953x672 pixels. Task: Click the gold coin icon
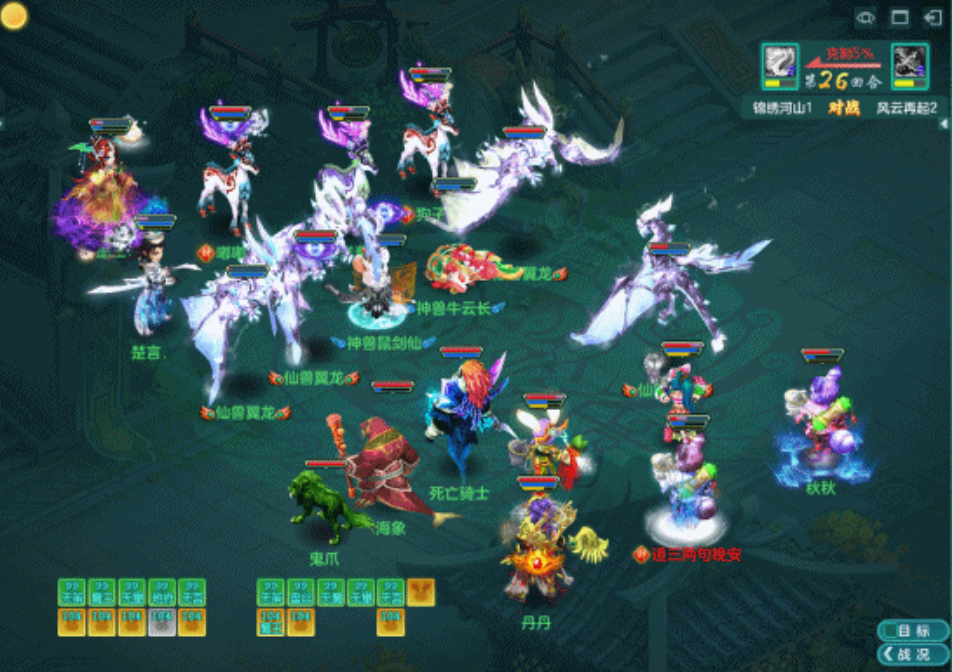(14, 15)
